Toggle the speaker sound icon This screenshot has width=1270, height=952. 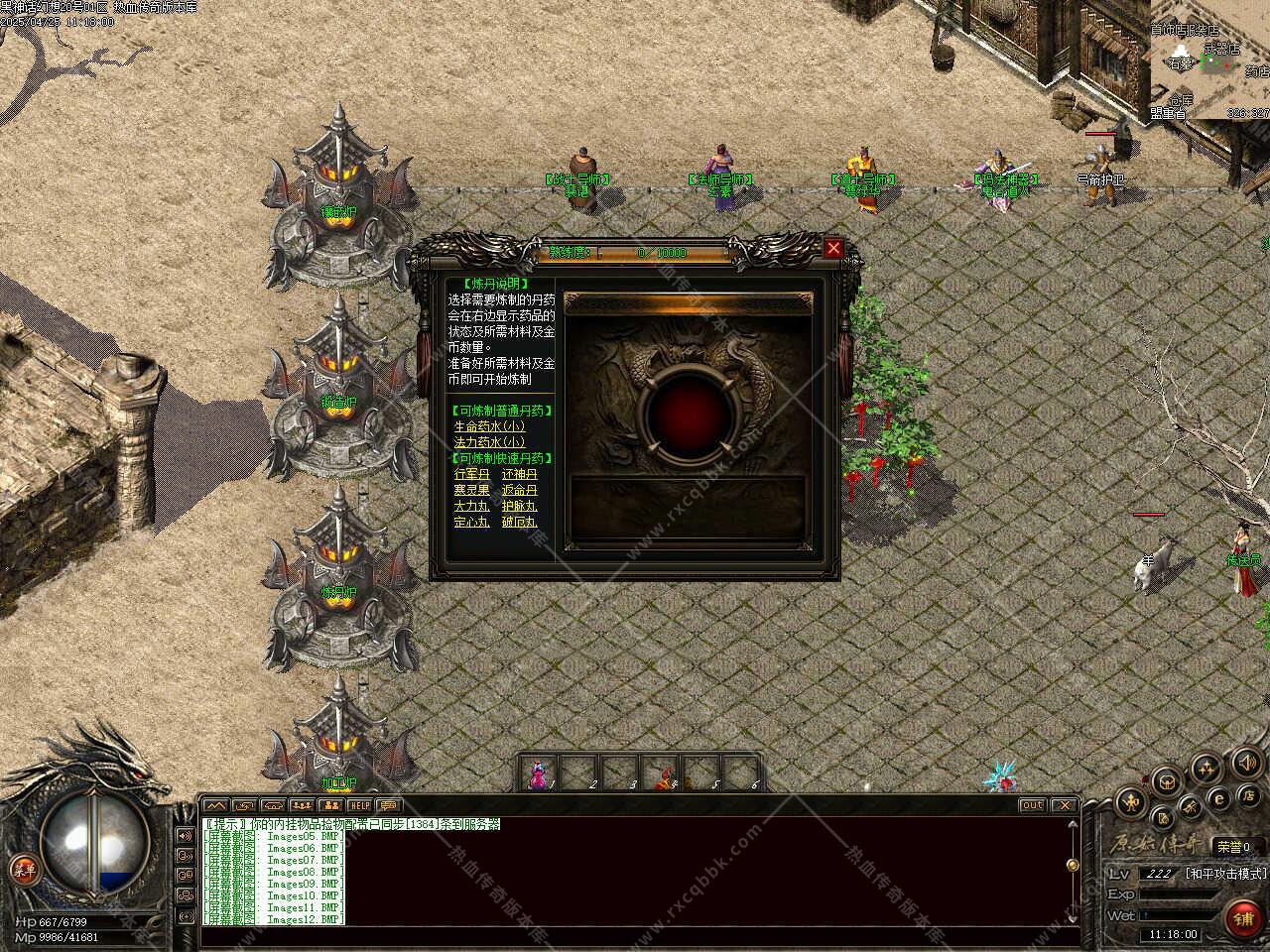[x=1248, y=763]
